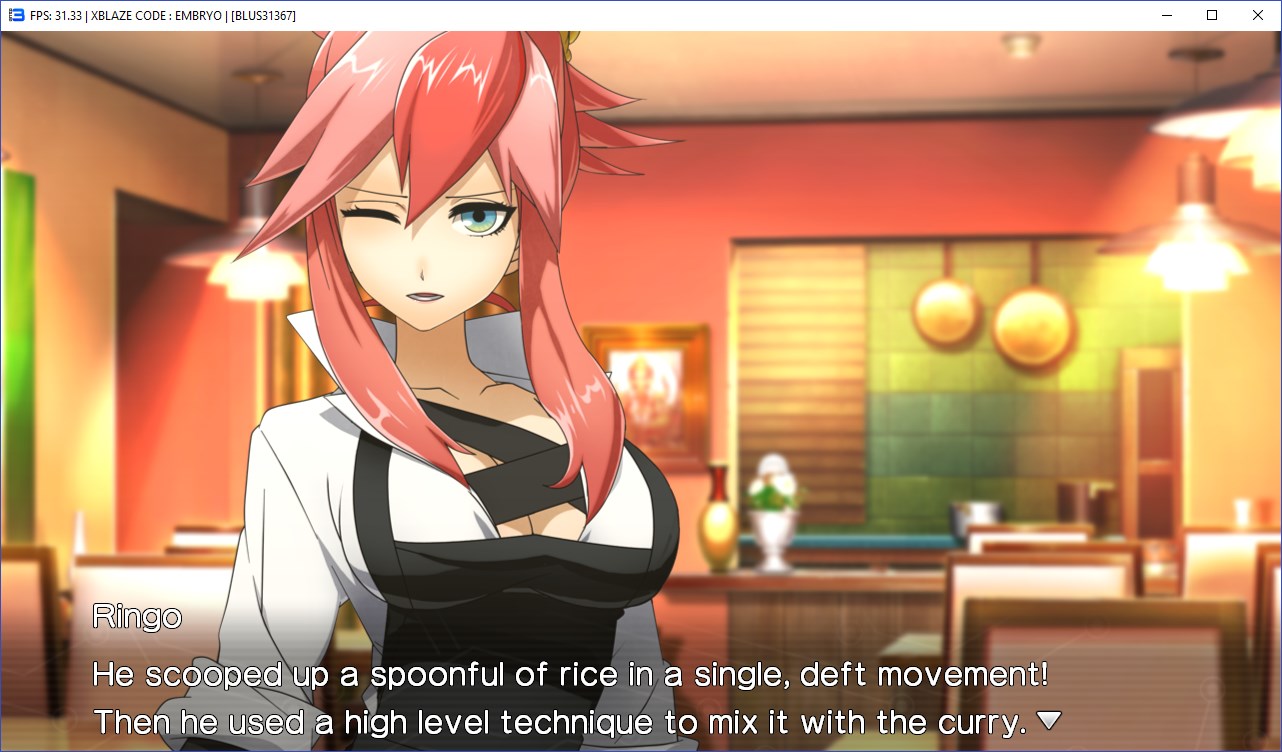Maximize the game window
1282x752 pixels.
pos(1212,15)
